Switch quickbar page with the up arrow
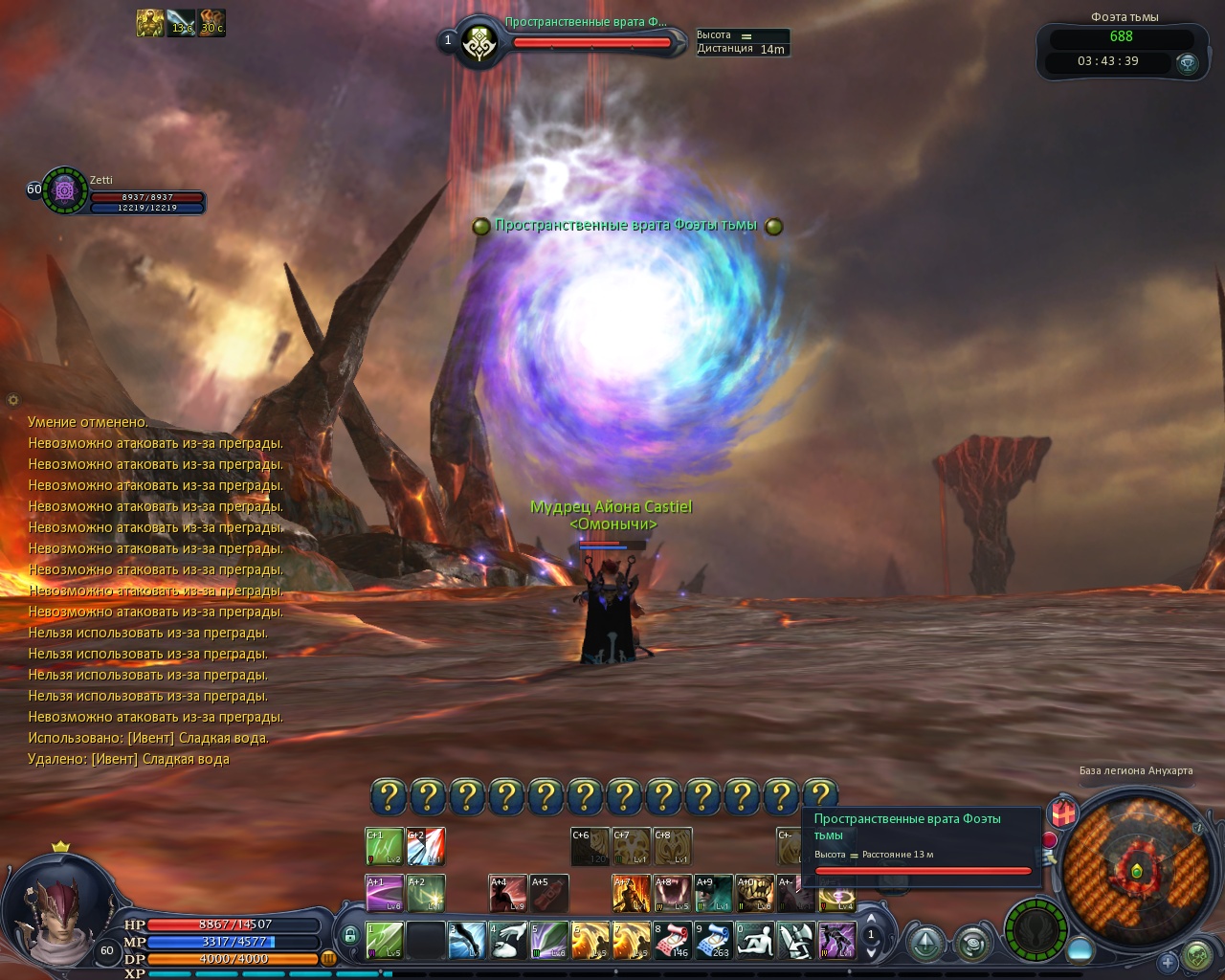Viewport: 1225px width, 980px height. [871, 919]
